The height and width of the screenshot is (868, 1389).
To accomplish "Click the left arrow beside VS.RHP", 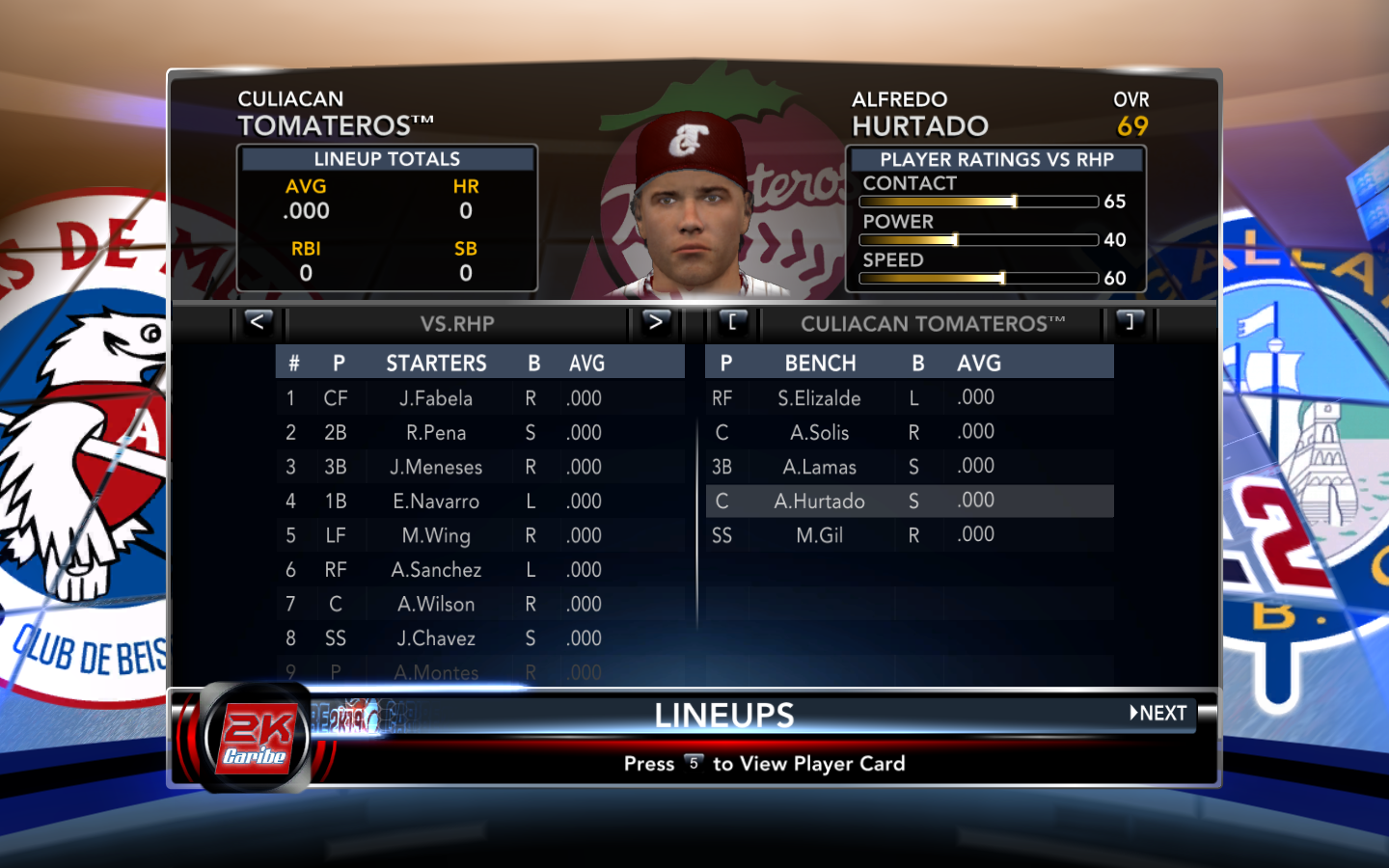I will pyautogui.click(x=258, y=323).
